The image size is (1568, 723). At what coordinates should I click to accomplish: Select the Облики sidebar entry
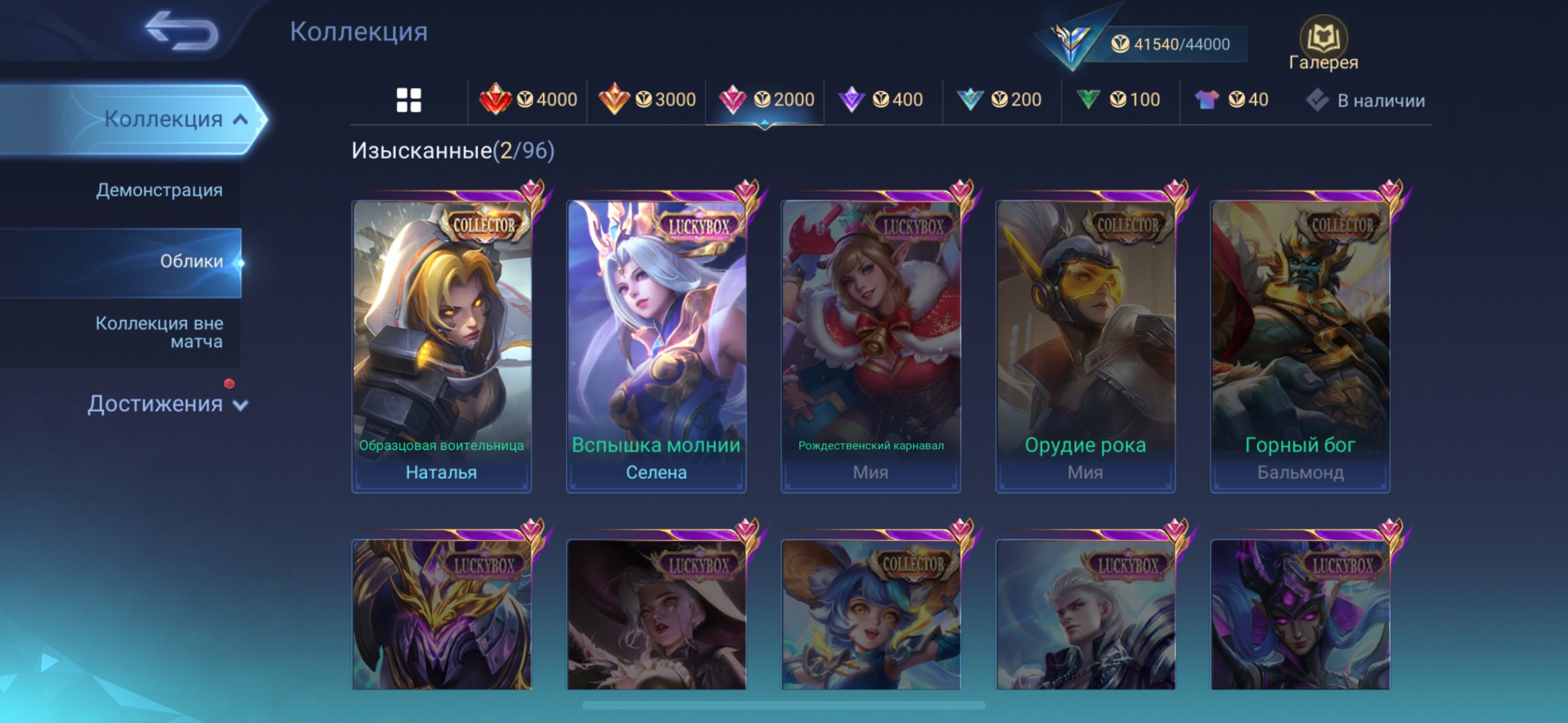191,261
